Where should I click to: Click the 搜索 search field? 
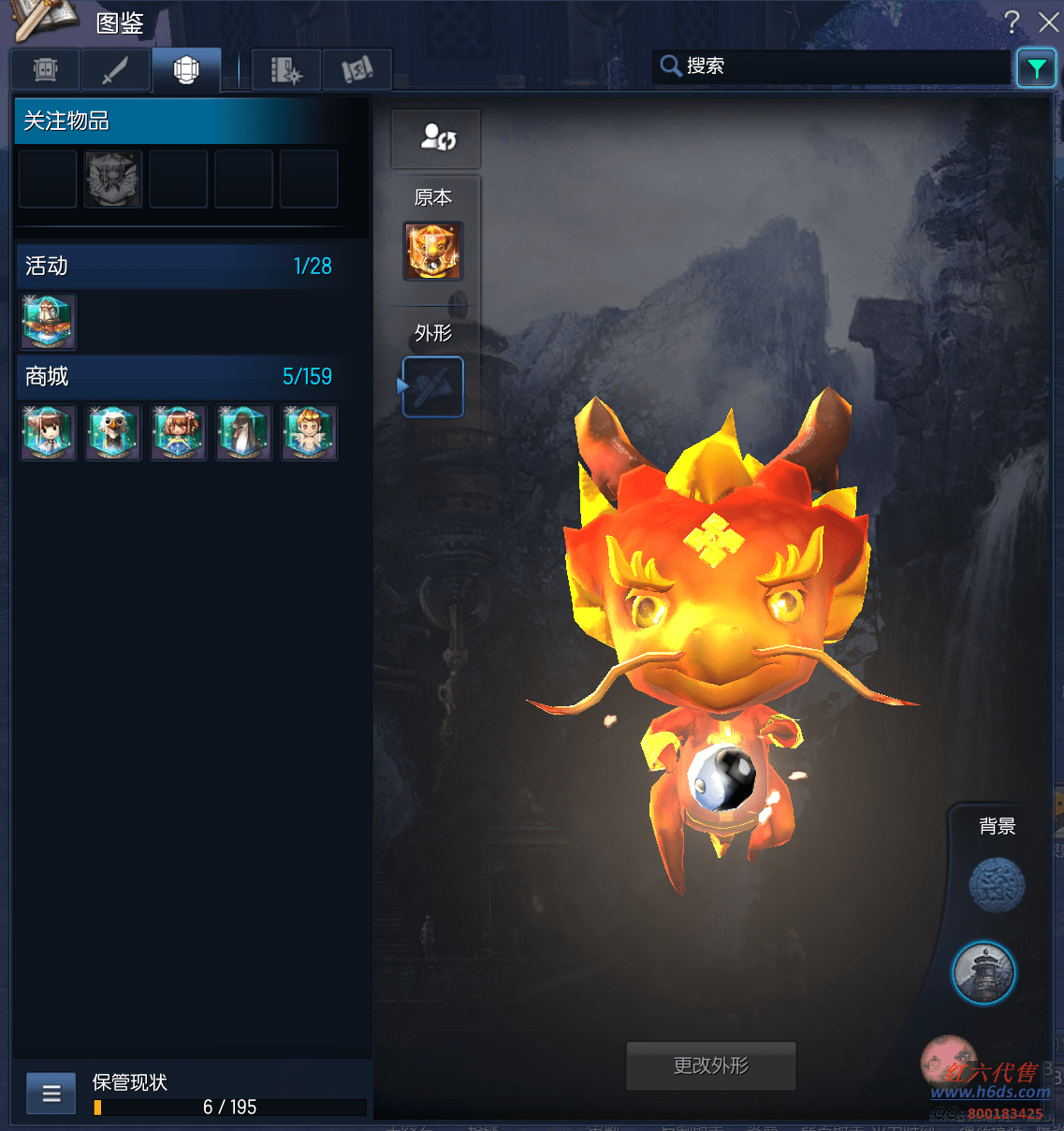pos(833,66)
